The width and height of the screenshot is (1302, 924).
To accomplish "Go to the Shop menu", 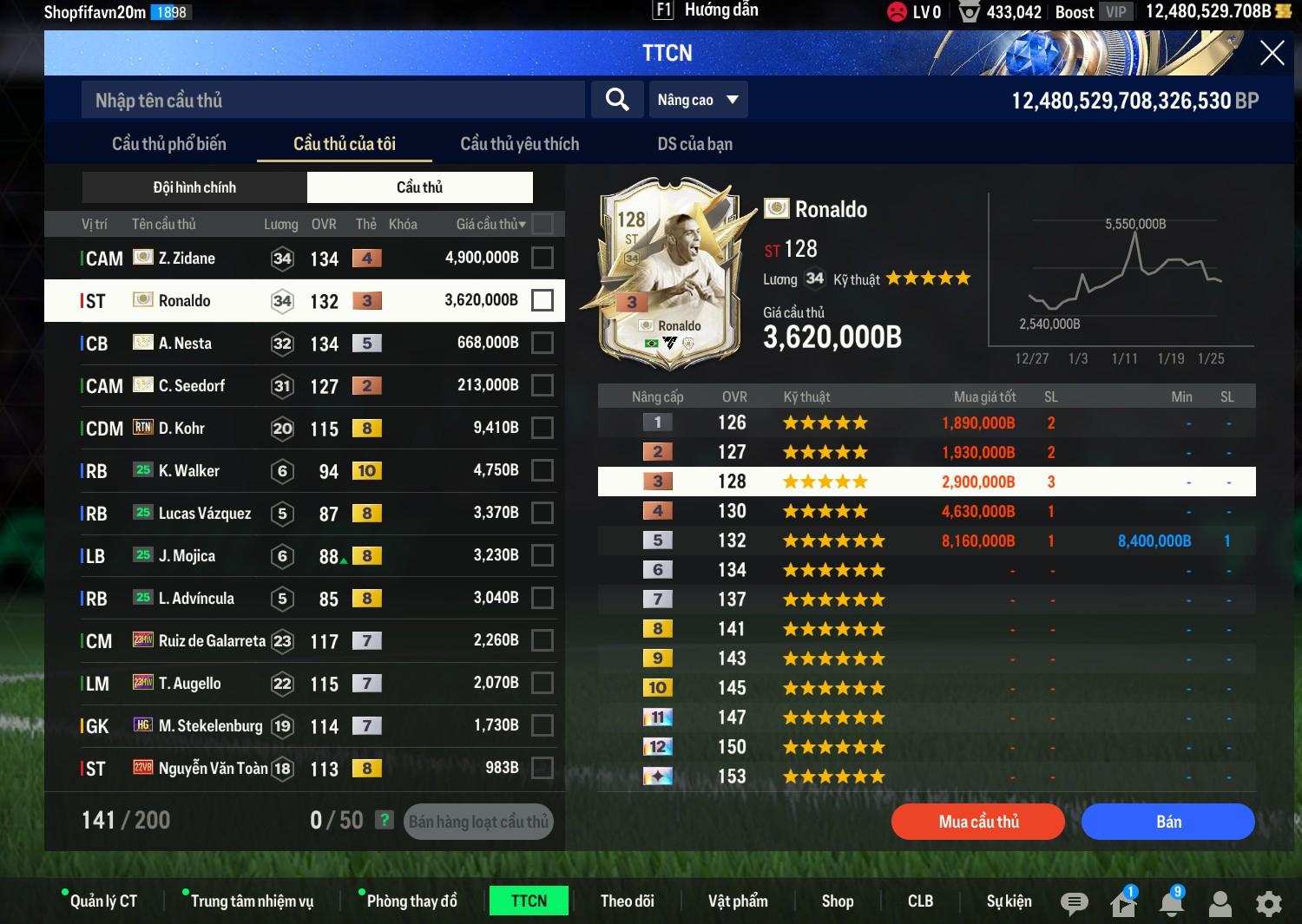I will [838, 901].
